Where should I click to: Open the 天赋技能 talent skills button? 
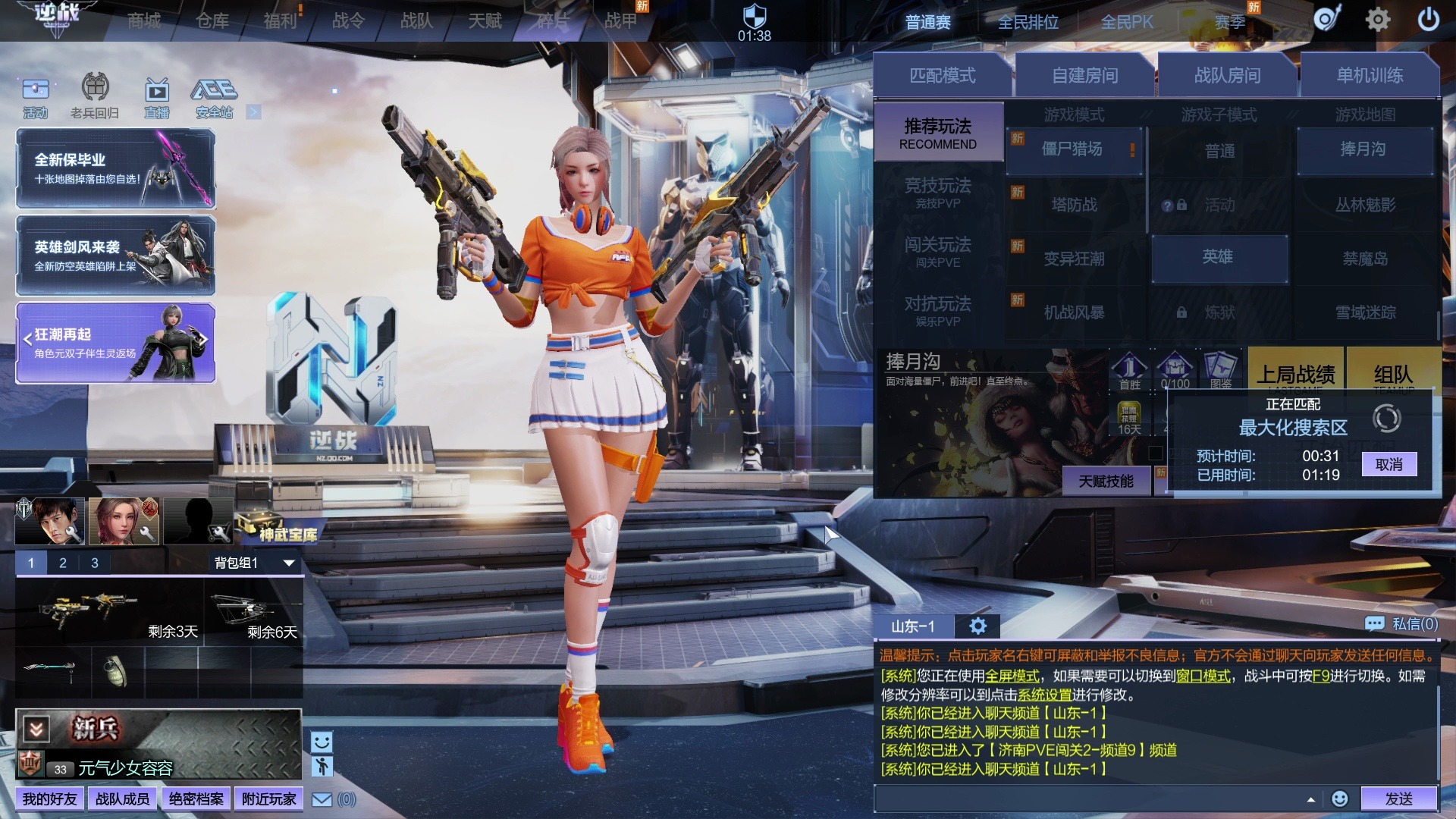pyautogui.click(x=1106, y=482)
